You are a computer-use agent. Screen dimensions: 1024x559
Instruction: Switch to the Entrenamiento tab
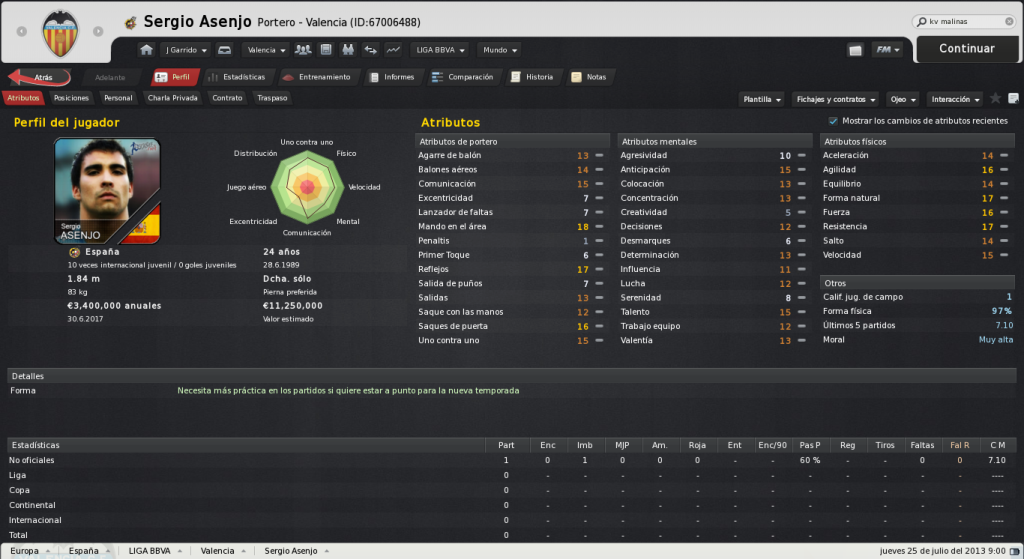click(x=317, y=77)
